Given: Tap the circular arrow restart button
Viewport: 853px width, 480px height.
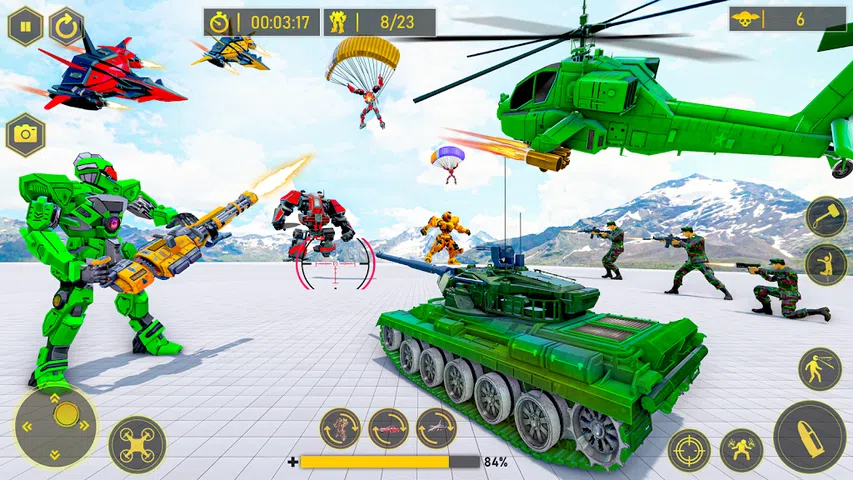Looking at the screenshot, I should point(66,26).
